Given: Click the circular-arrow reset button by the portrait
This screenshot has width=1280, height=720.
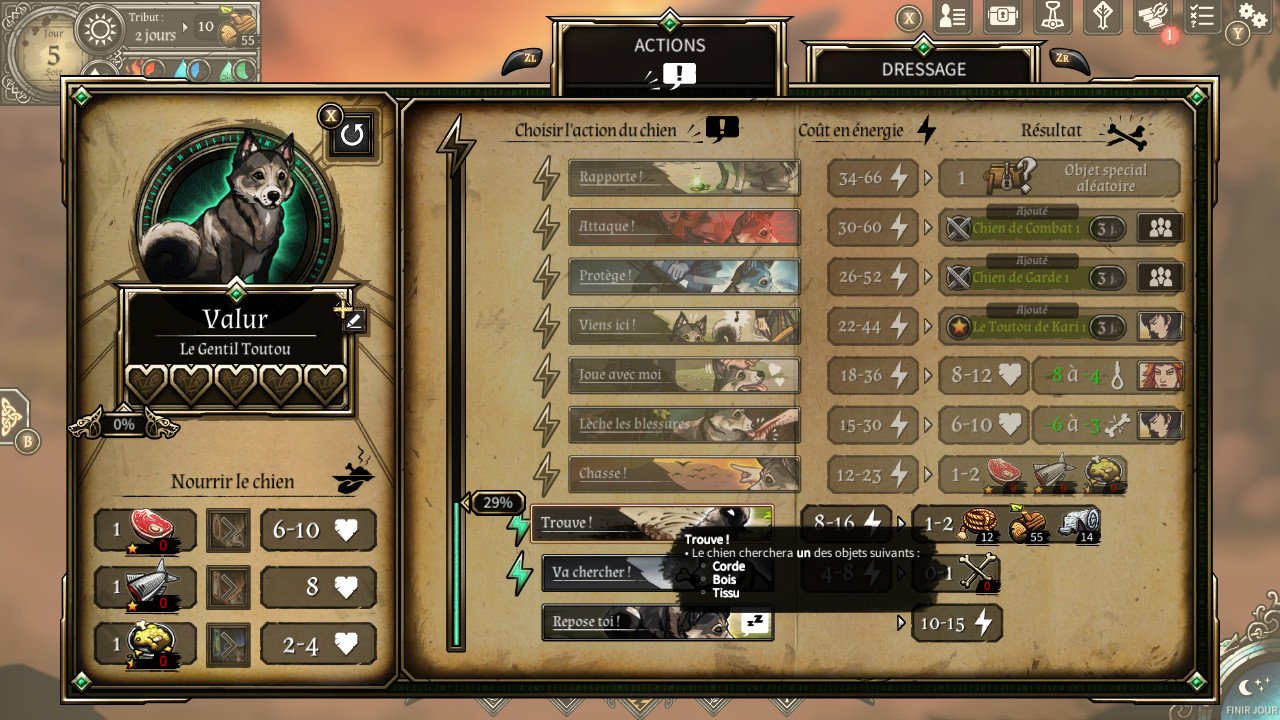Looking at the screenshot, I should [x=352, y=135].
